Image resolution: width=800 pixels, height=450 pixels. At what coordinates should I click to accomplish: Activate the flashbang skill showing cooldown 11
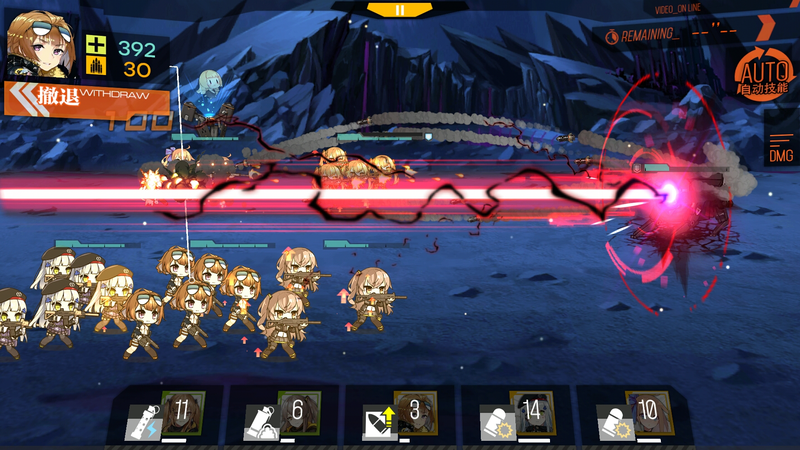pos(167,416)
